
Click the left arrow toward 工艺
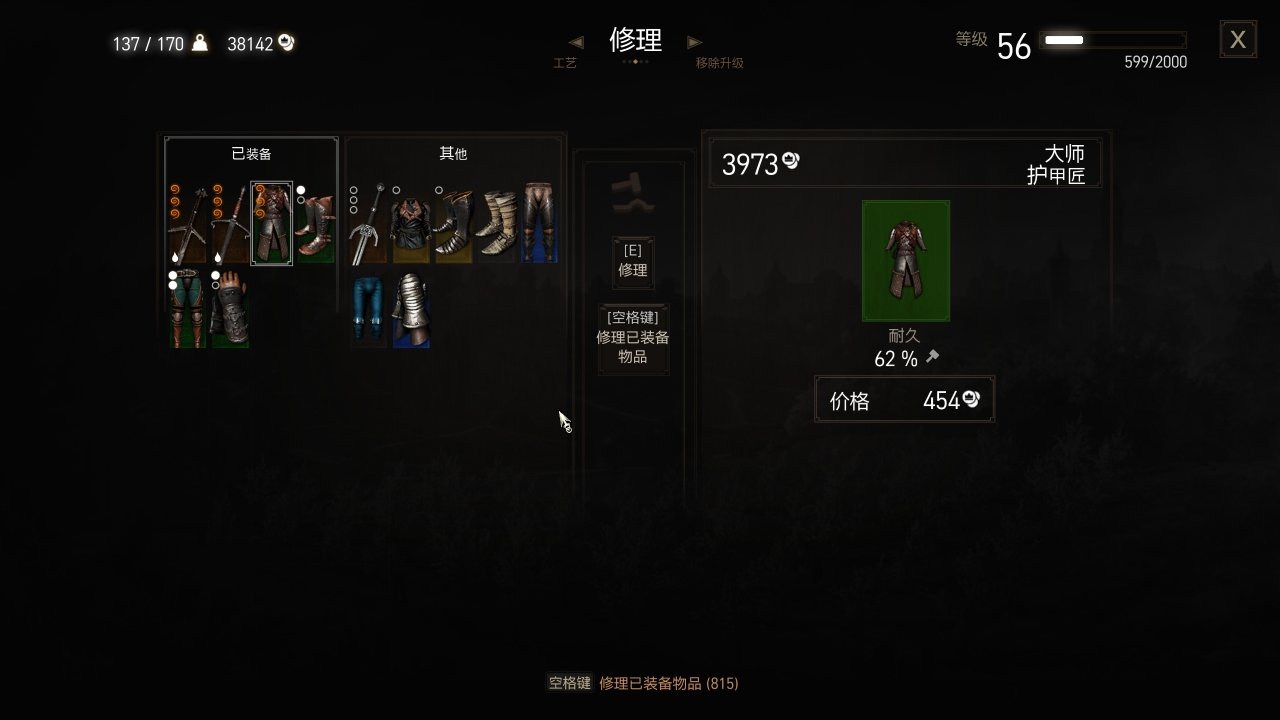573,42
